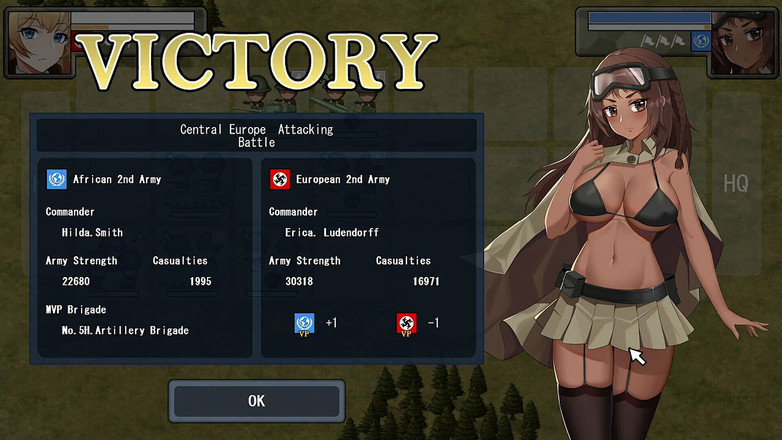
Task: Confirm the victory screen with OK
Action: pyautogui.click(x=256, y=401)
